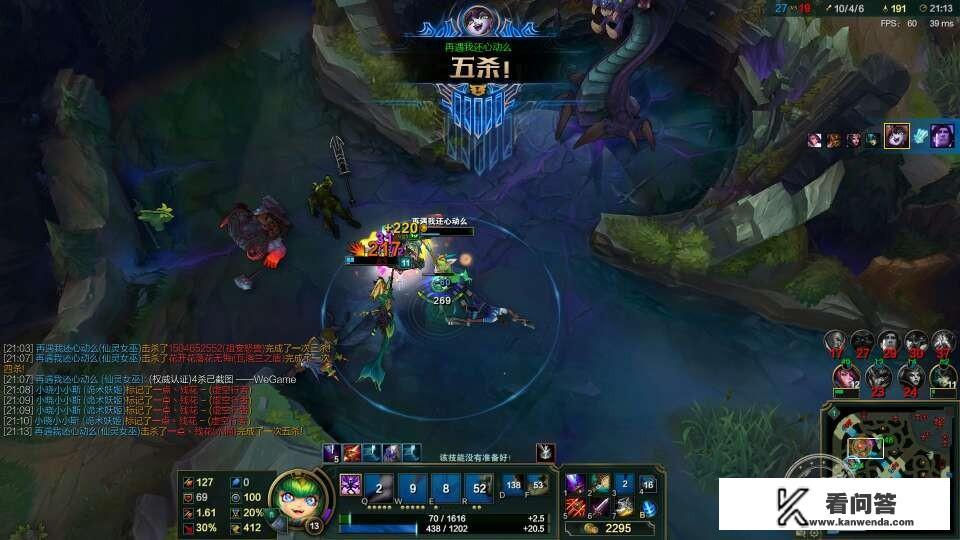Choose the sword item in slot 6

click(600, 507)
